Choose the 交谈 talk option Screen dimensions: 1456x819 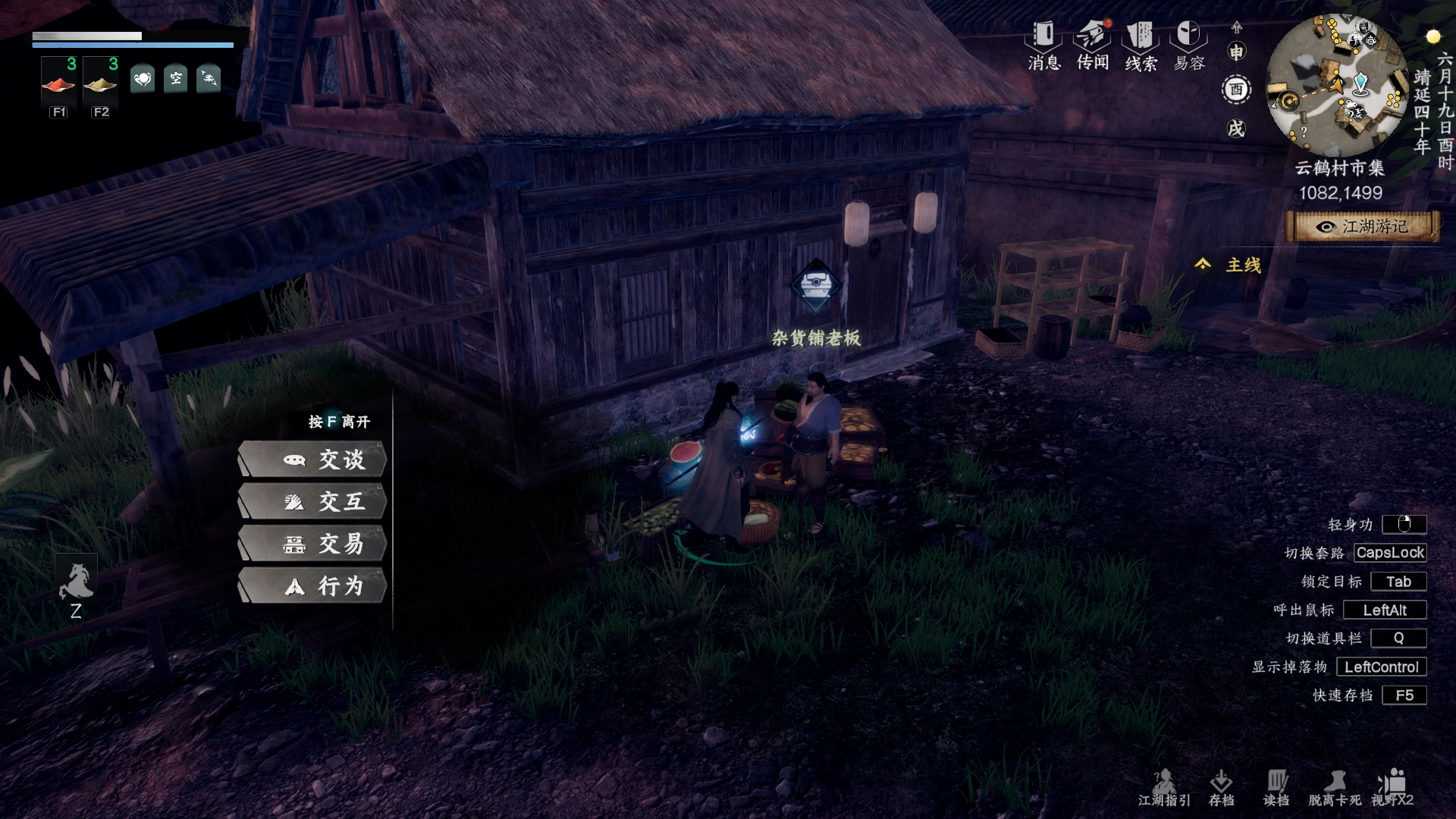click(x=312, y=460)
